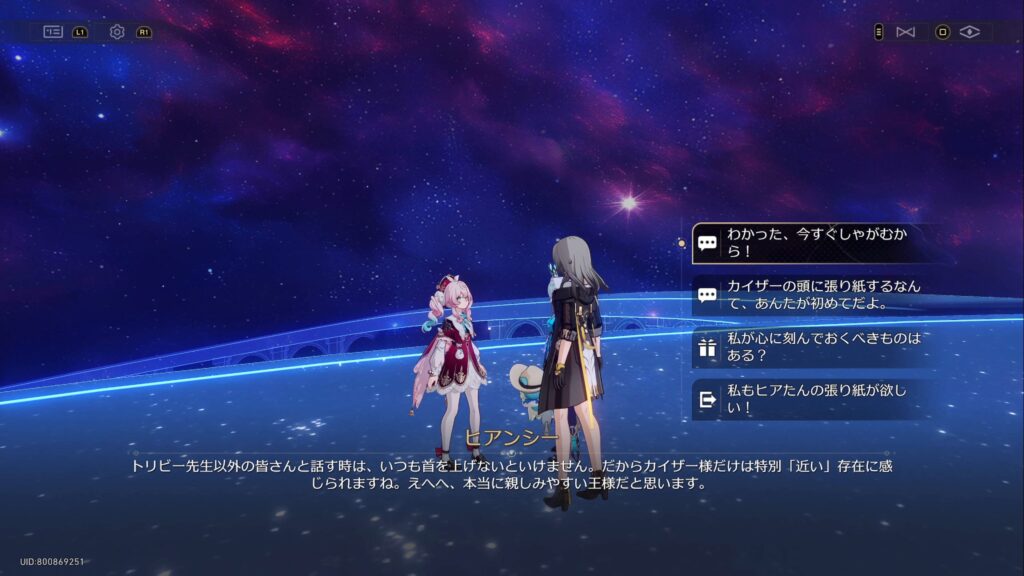This screenshot has width=1024, height=576.
Task: Open the gear settings icon
Action: (x=117, y=32)
